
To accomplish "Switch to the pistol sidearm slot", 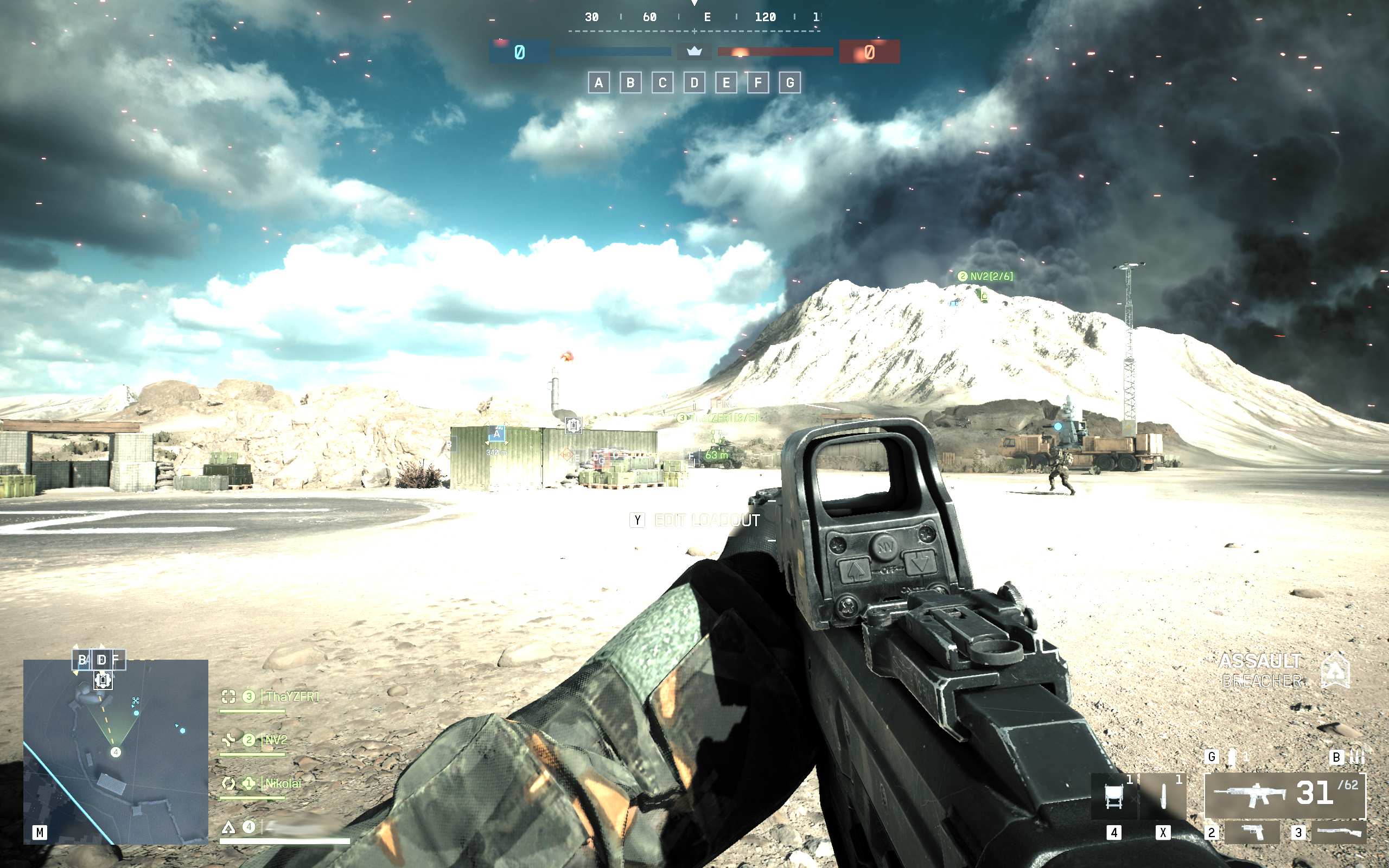I will point(1252,832).
